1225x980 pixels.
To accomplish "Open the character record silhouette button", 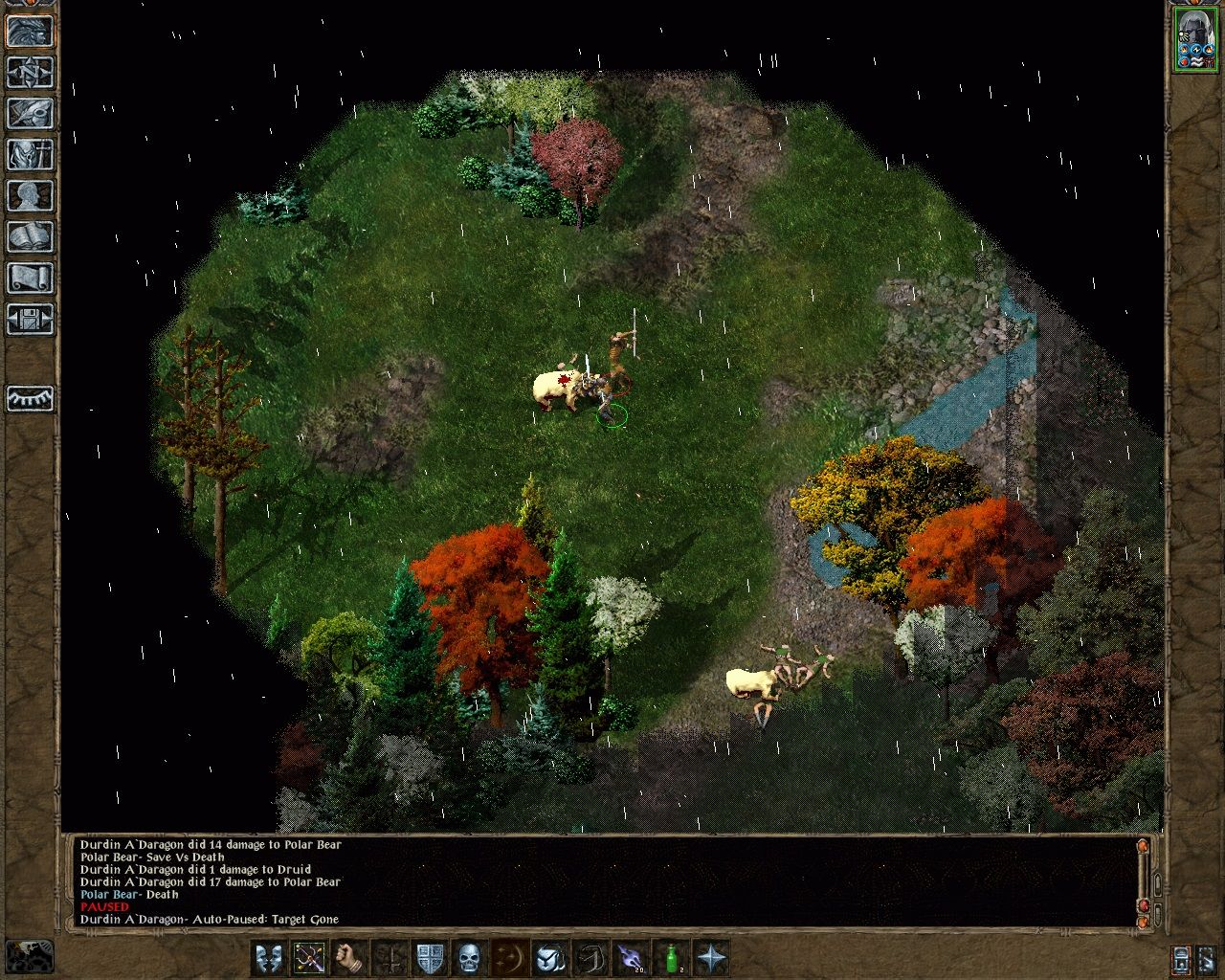I will pyautogui.click(x=30, y=195).
